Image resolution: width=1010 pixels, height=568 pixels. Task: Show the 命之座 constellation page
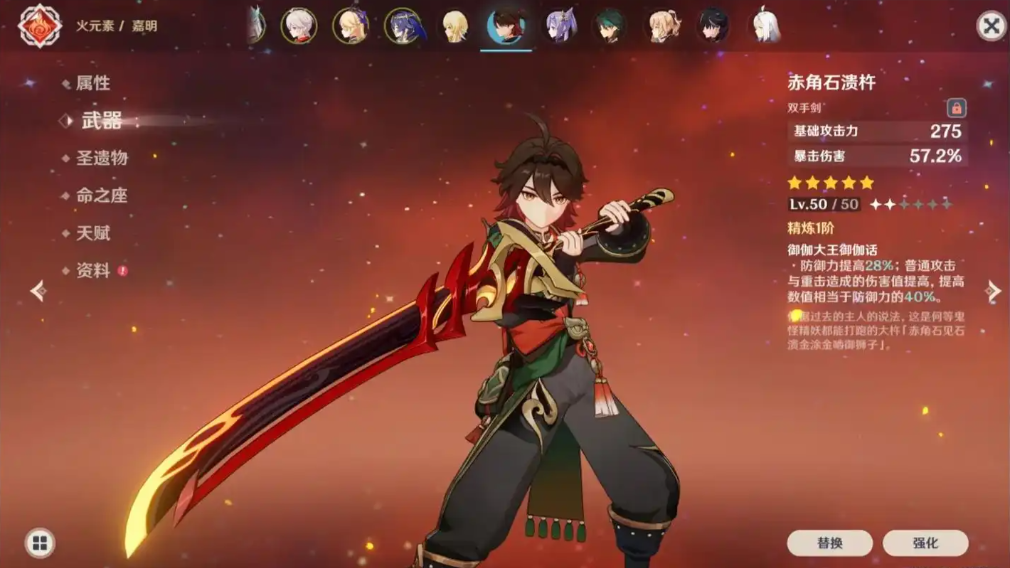click(101, 196)
